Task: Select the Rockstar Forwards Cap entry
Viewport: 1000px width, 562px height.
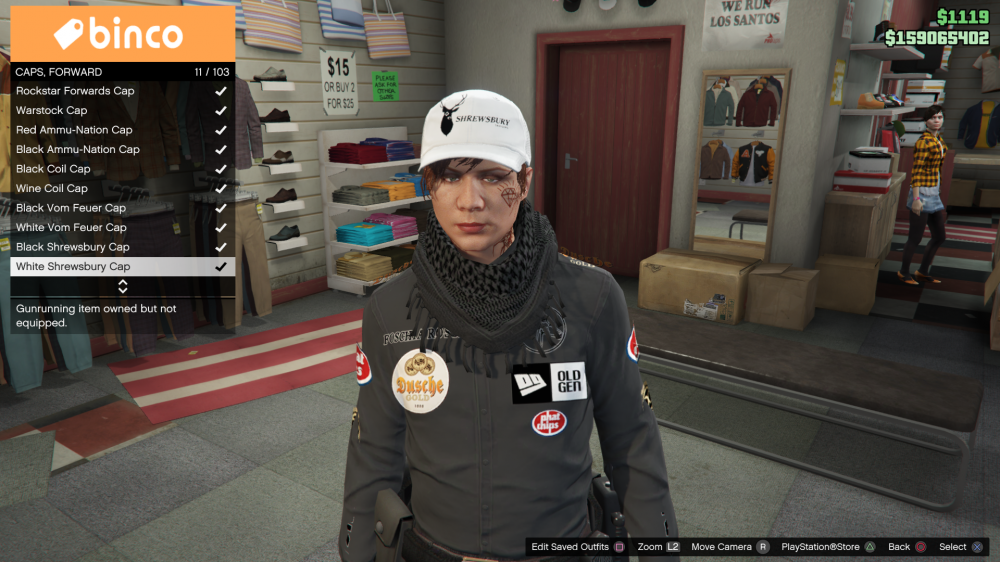Action: [120, 91]
